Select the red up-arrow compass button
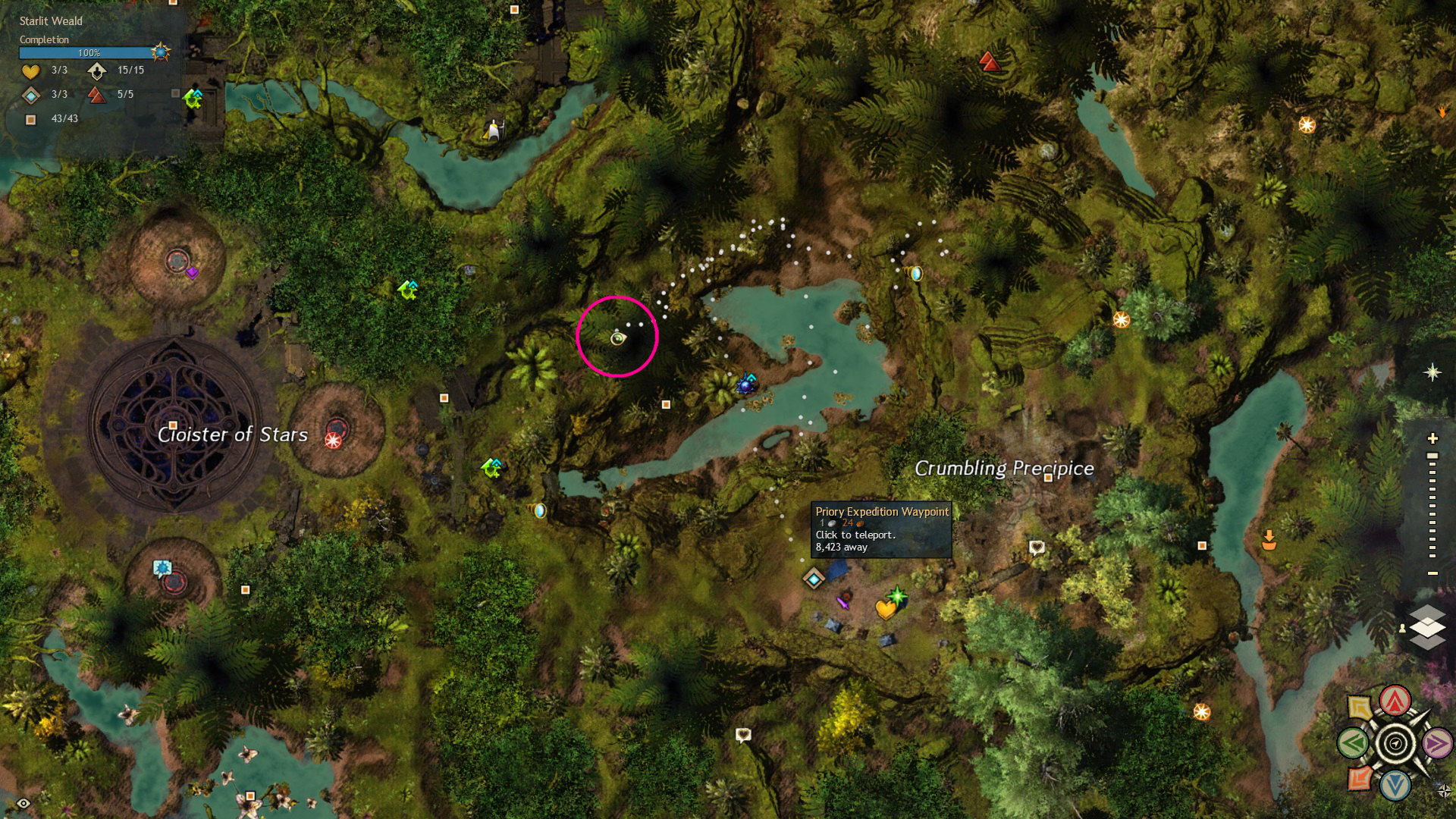Viewport: 1456px width, 819px height. tap(1395, 701)
